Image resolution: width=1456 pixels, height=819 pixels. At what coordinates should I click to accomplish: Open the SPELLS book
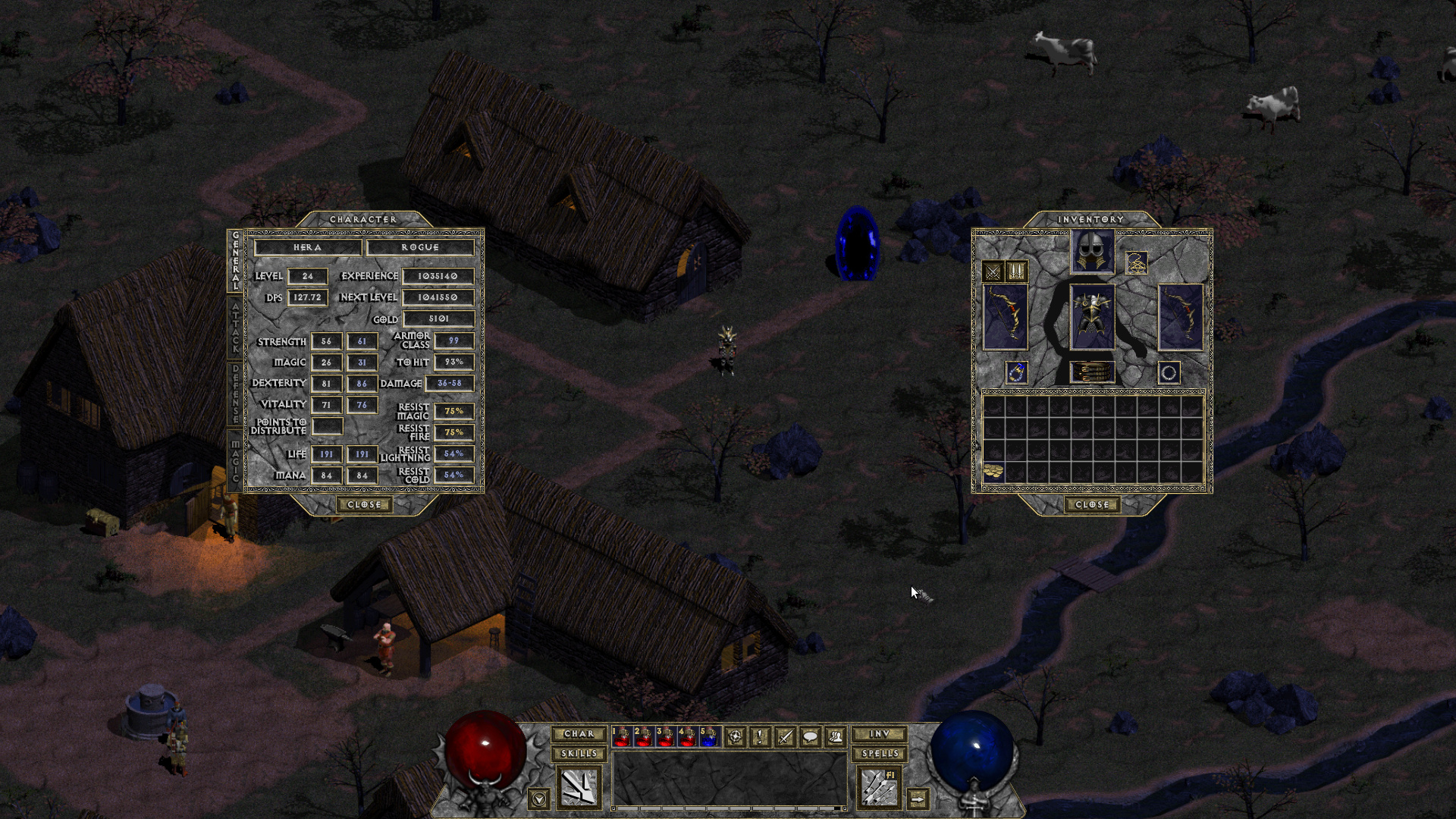(879, 754)
